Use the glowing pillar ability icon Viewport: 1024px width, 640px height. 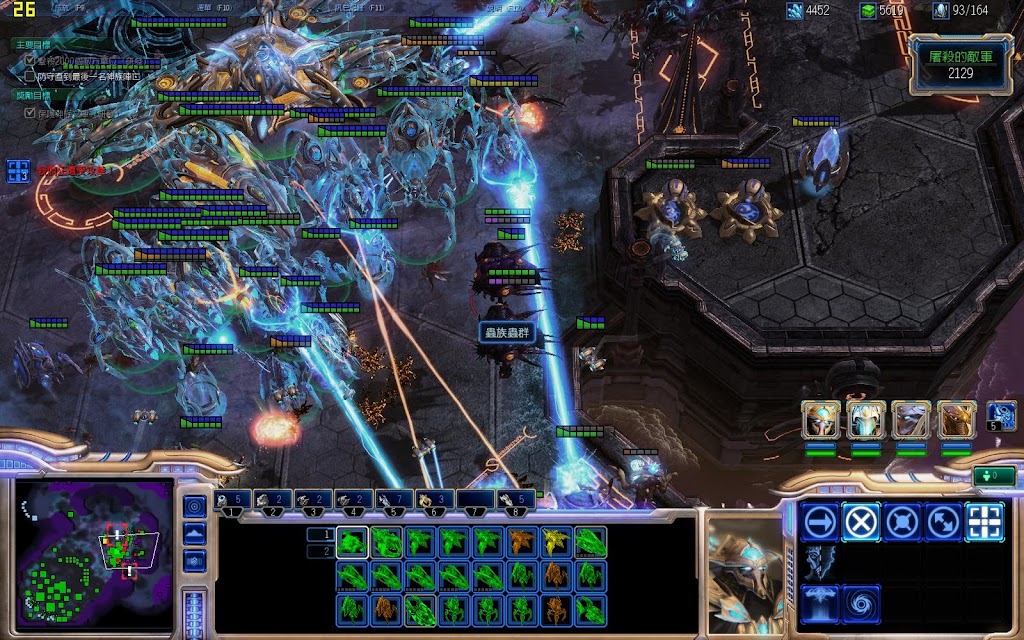tap(819, 604)
